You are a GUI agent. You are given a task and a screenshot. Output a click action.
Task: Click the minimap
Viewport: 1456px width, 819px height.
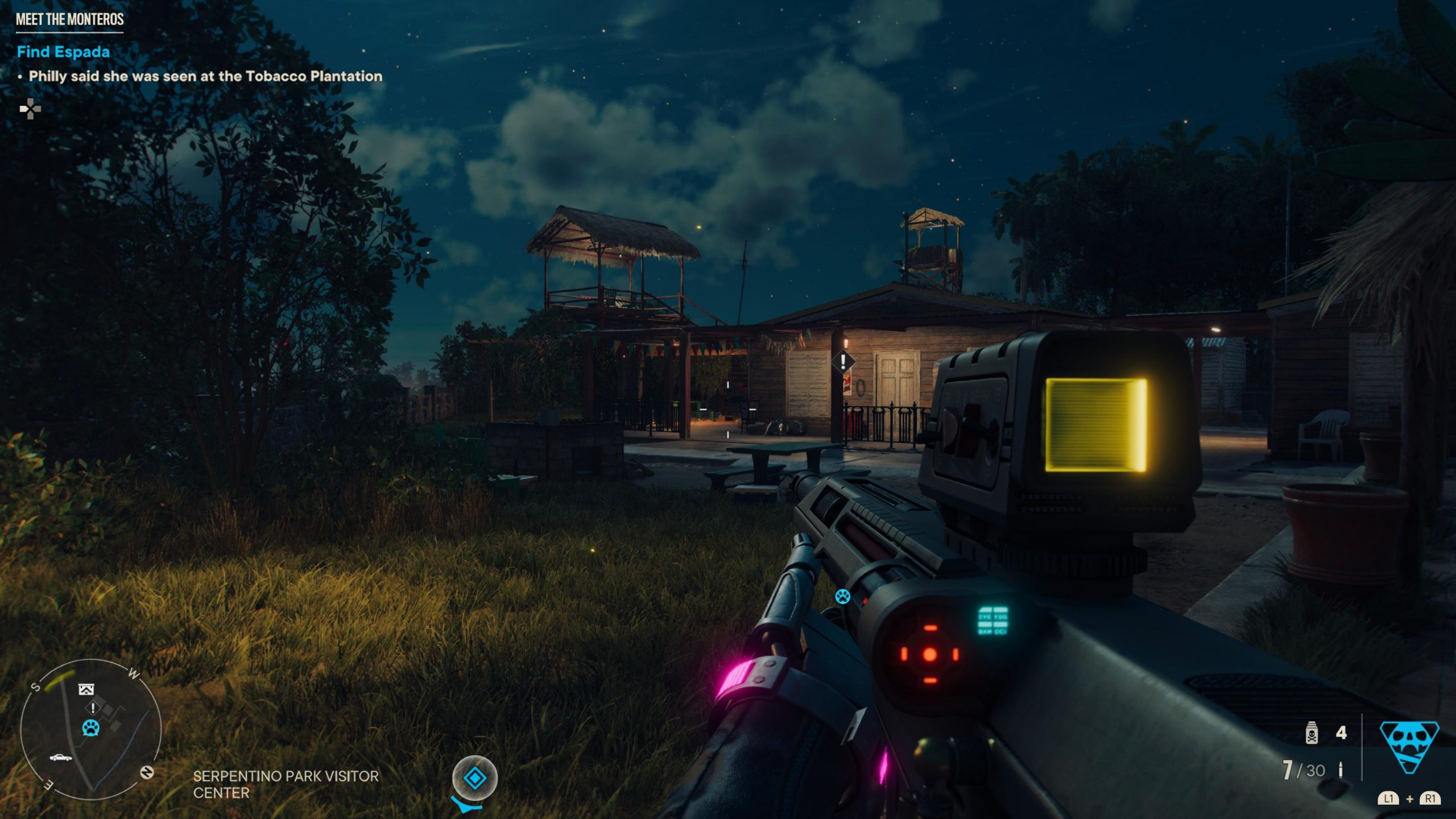91,729
